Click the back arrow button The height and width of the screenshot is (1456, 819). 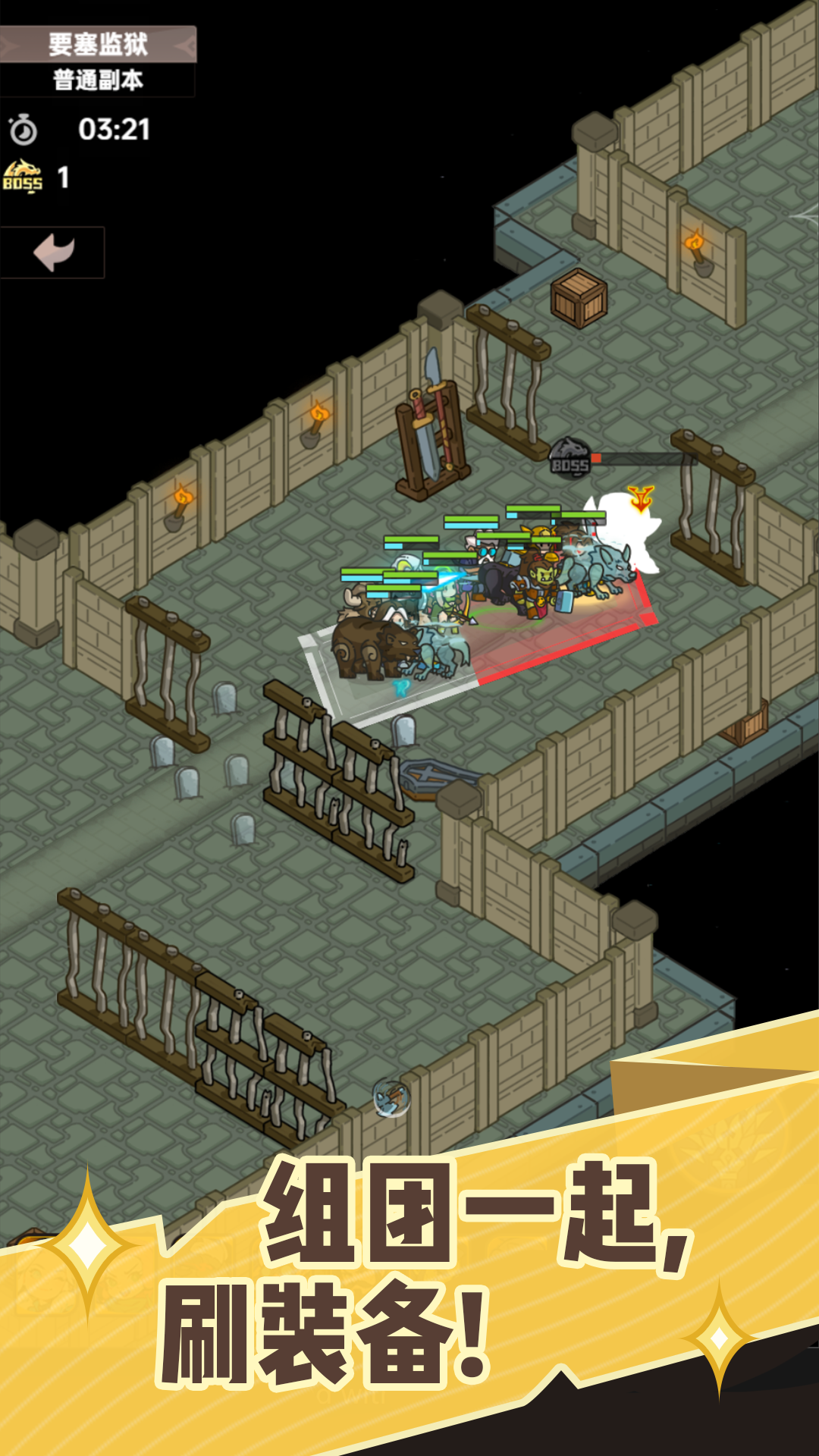53,253
